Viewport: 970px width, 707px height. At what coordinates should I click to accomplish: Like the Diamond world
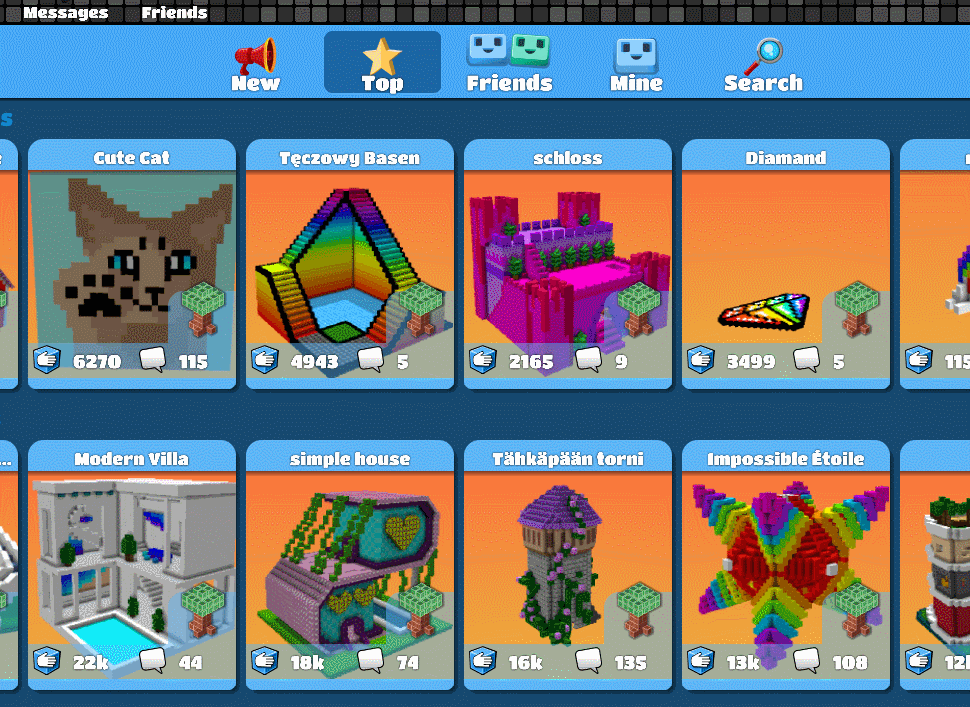(x=701, y=360)
